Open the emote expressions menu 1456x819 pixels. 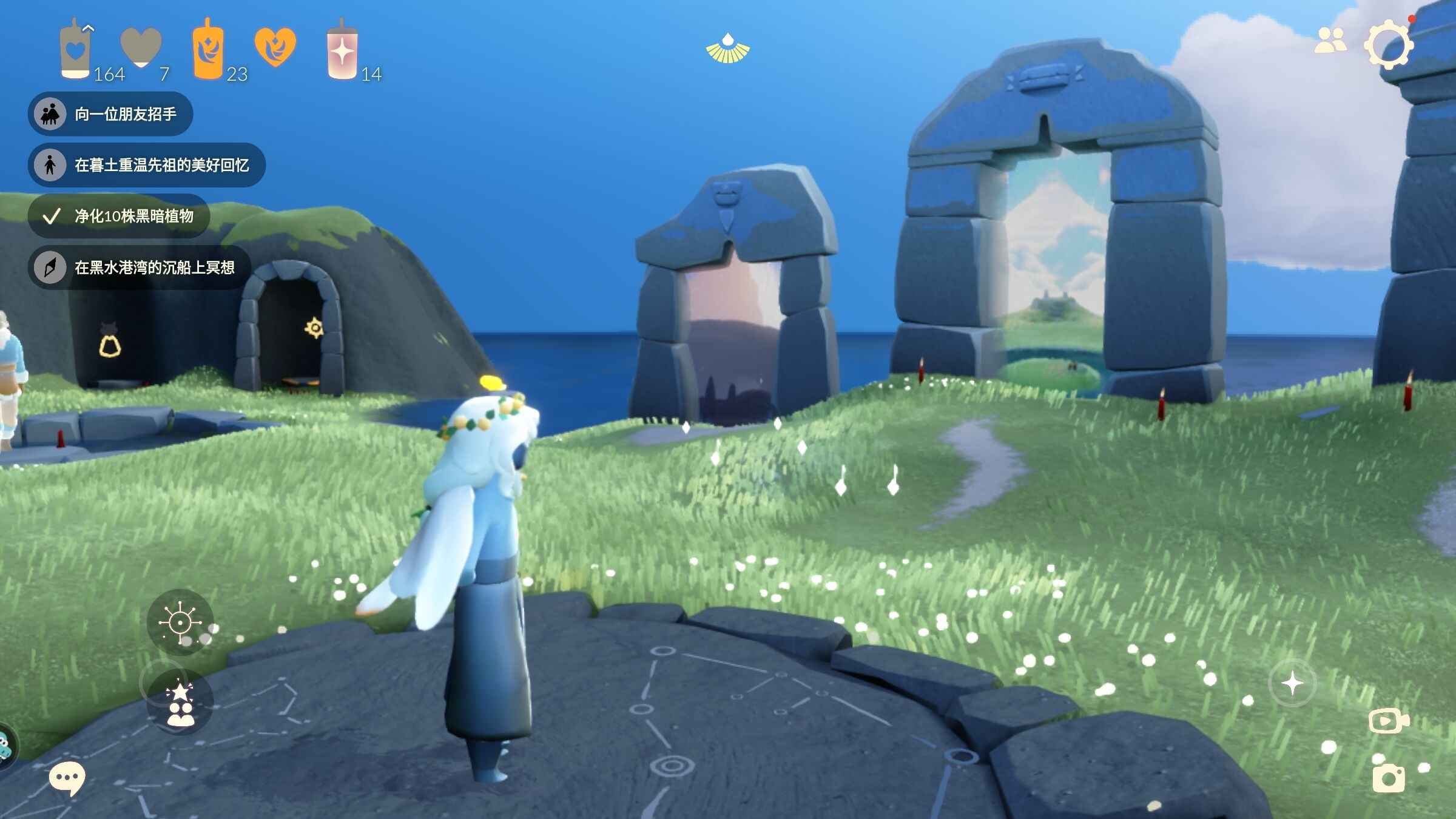click(x=180, y=702)
